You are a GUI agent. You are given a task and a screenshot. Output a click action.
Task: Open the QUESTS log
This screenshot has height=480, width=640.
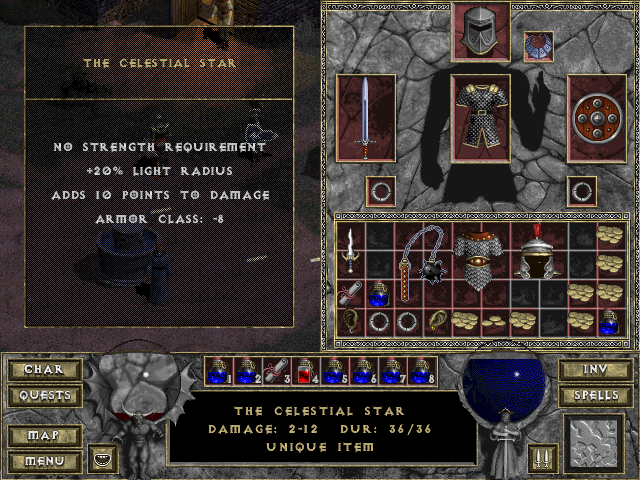[x=43, y=396]
